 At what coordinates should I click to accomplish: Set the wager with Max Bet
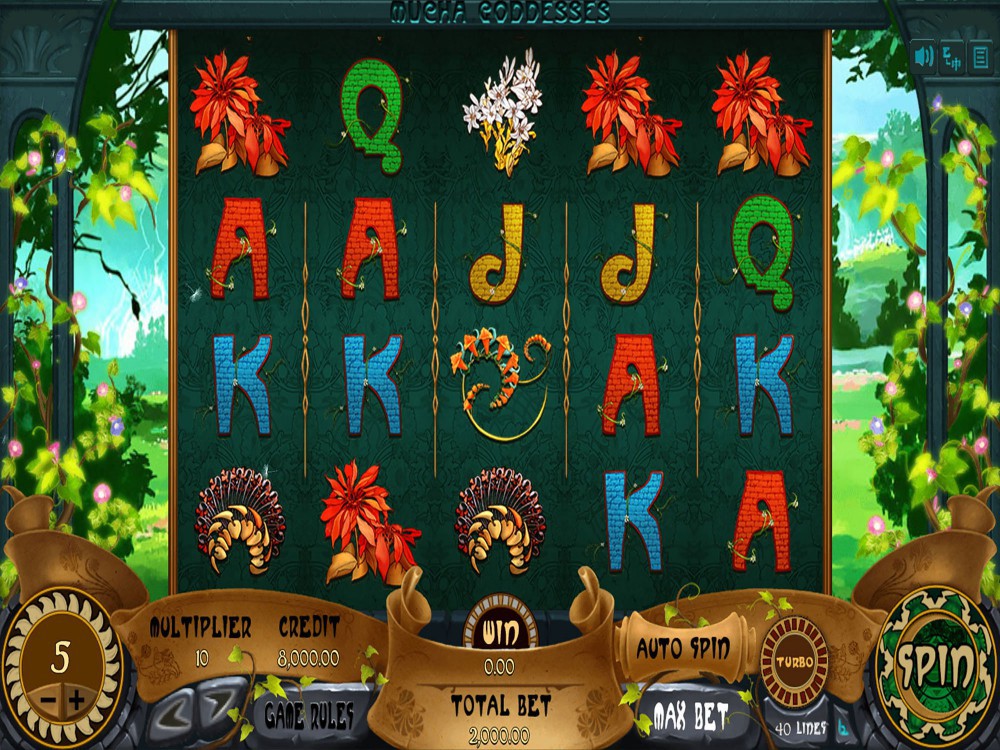pos(688,715)
